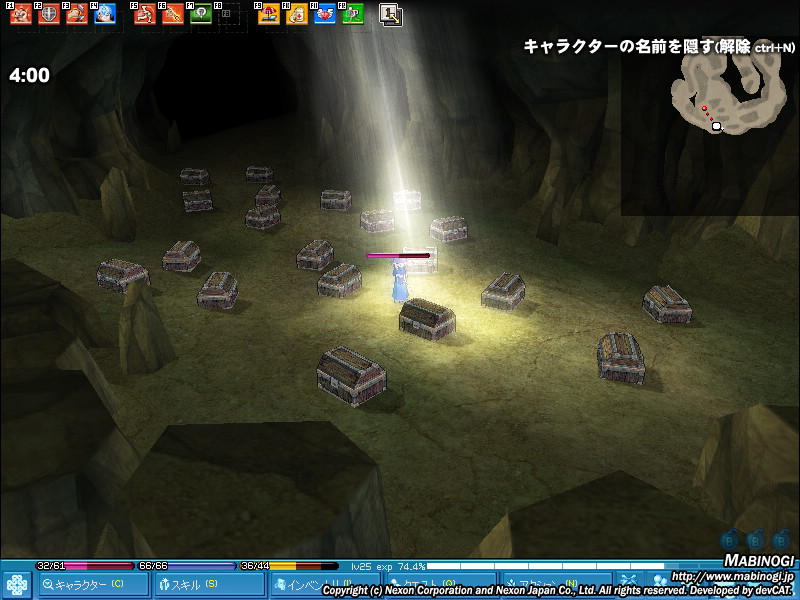
Task: Use the first aid bag icon on F10
Action: (x=297, y=14)
